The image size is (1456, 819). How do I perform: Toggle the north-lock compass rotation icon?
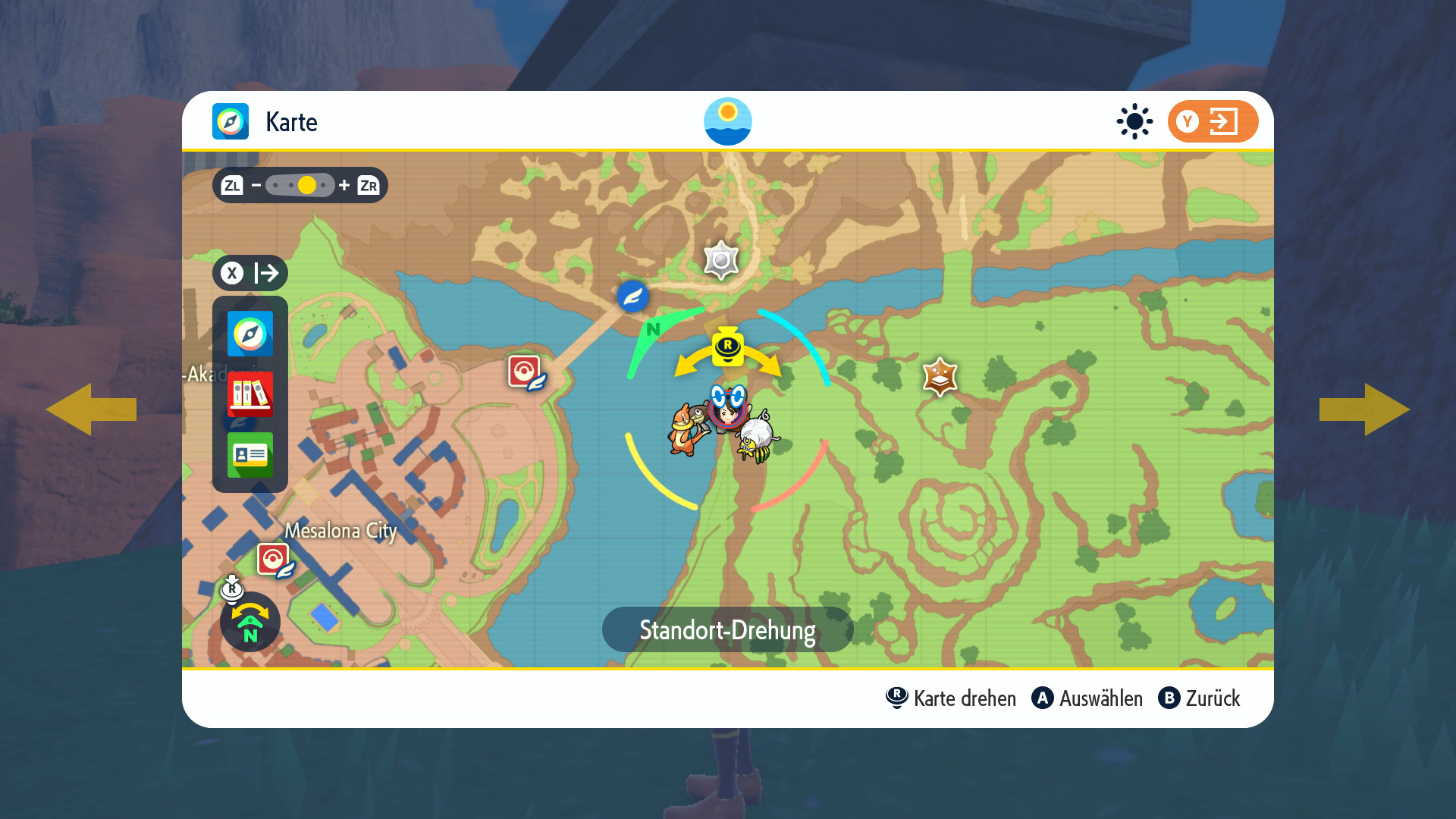(249, 622)
